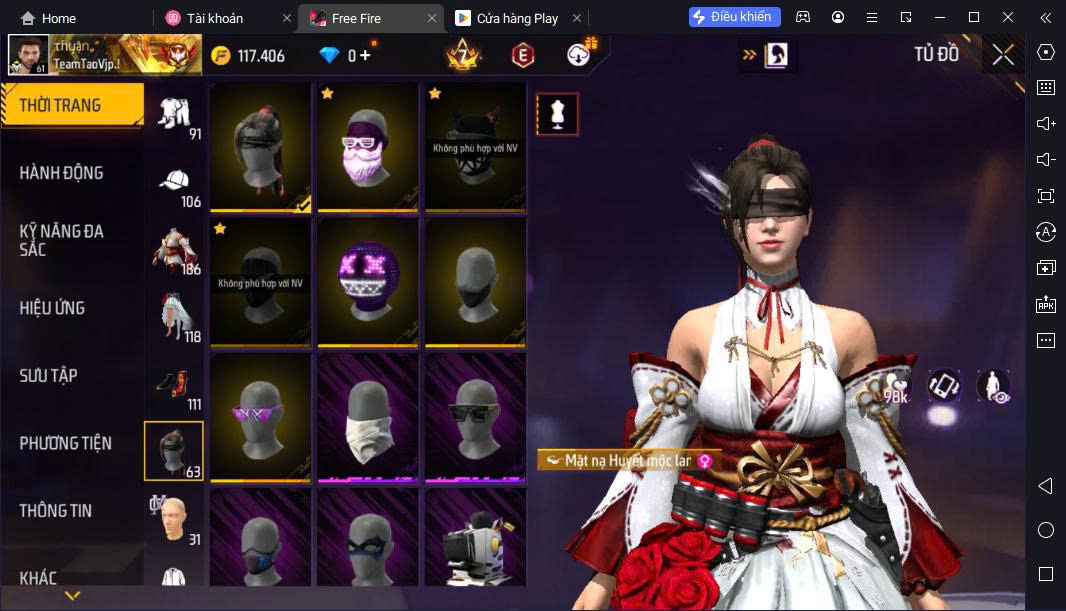Choose the PHƯƠNG TIỆN category
Viewport: 1066px width, 611px height.
[66, 443]
